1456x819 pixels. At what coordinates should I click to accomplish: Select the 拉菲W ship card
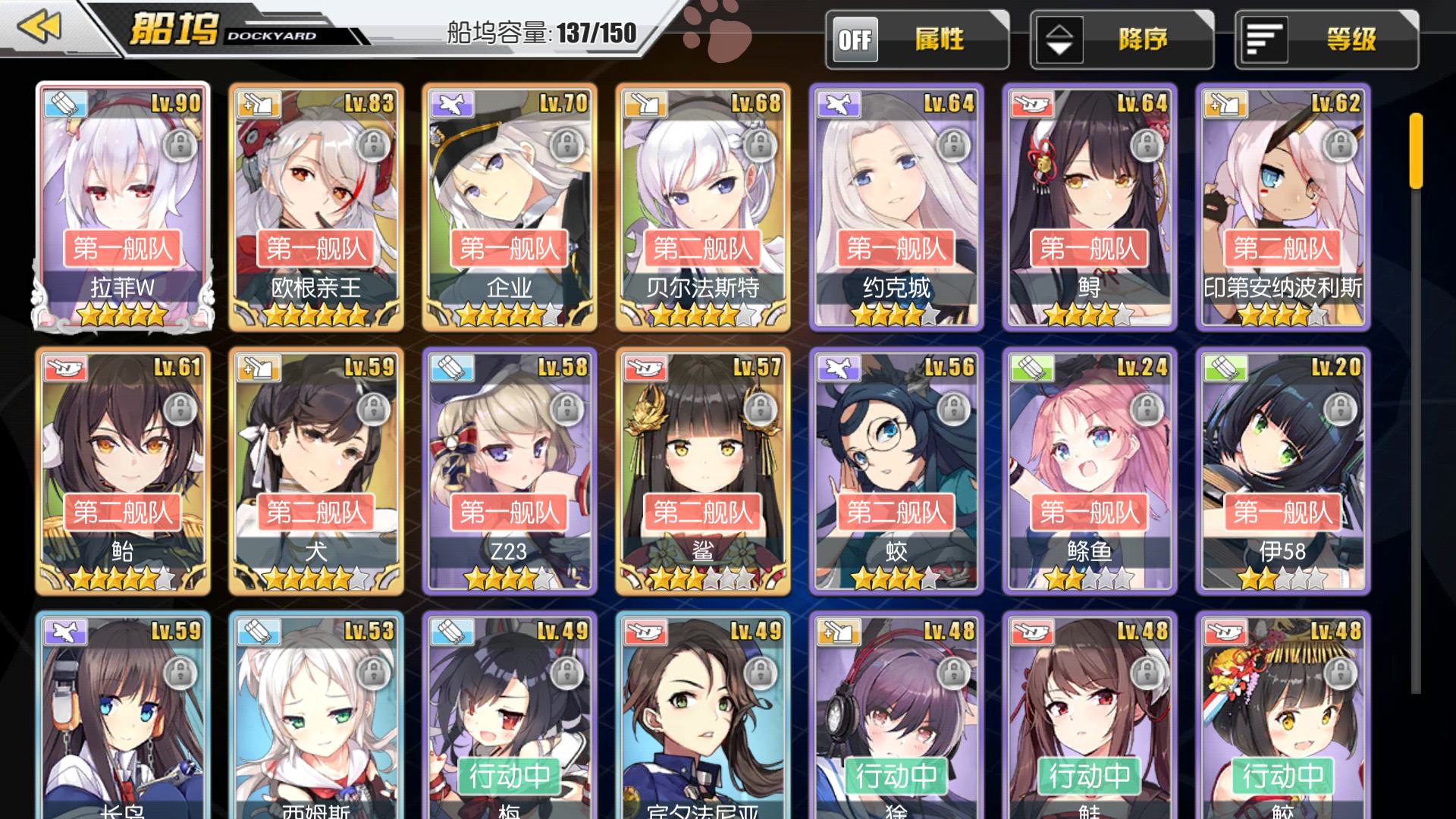click(123, 206)
